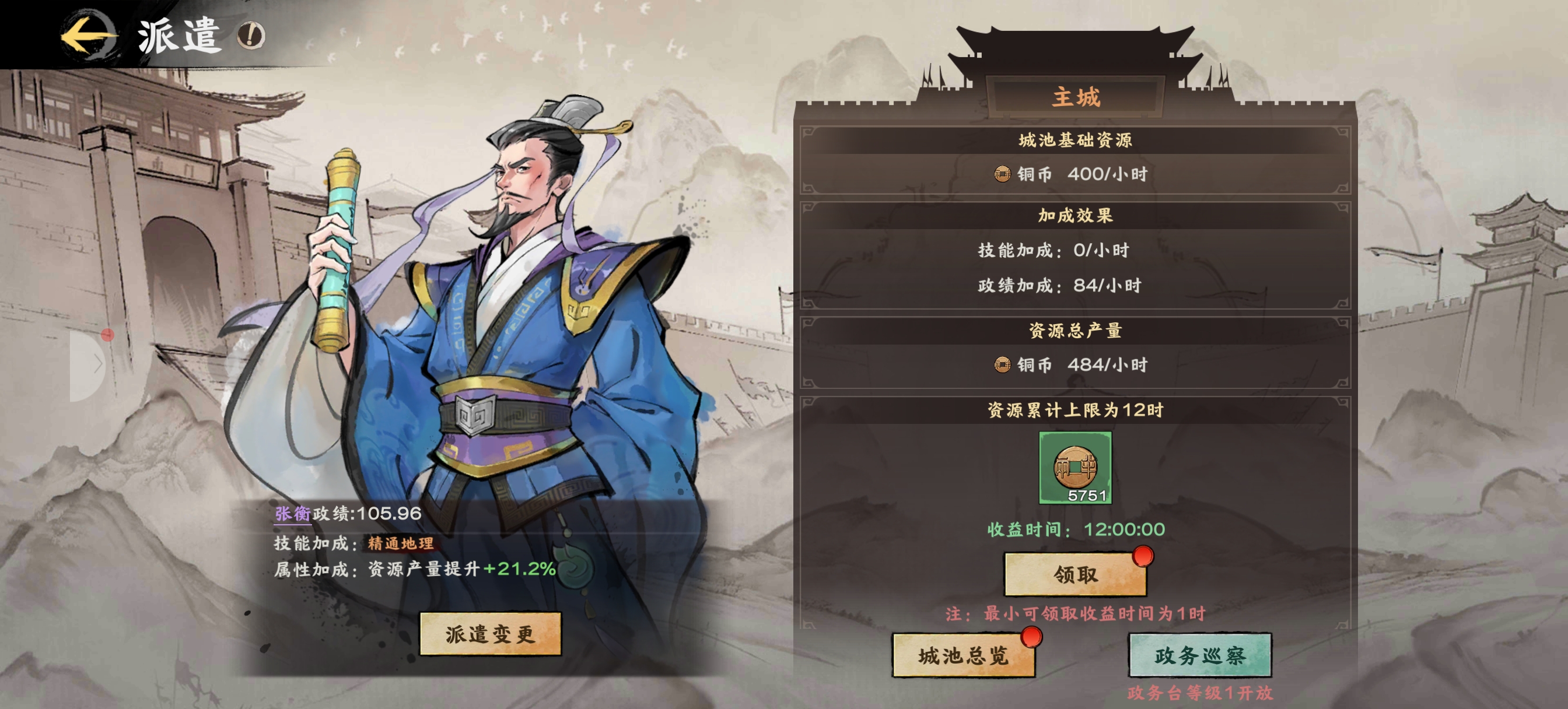Image resolution: width=1568 pixels, height=709 pixels.
Task: Open the 城池总览 city overview
Action: 963,655
